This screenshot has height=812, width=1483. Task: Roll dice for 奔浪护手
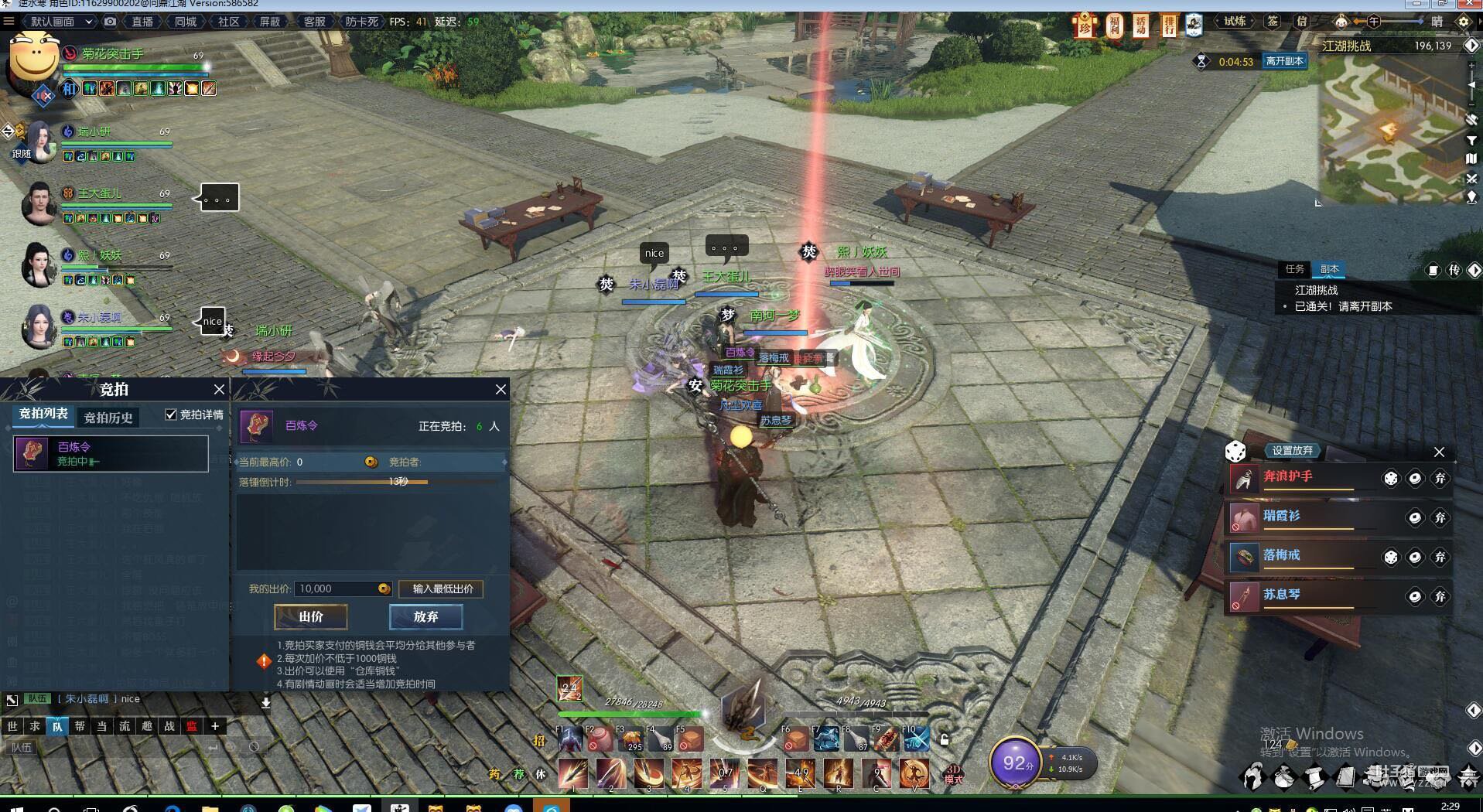(x=1390, y=479)
